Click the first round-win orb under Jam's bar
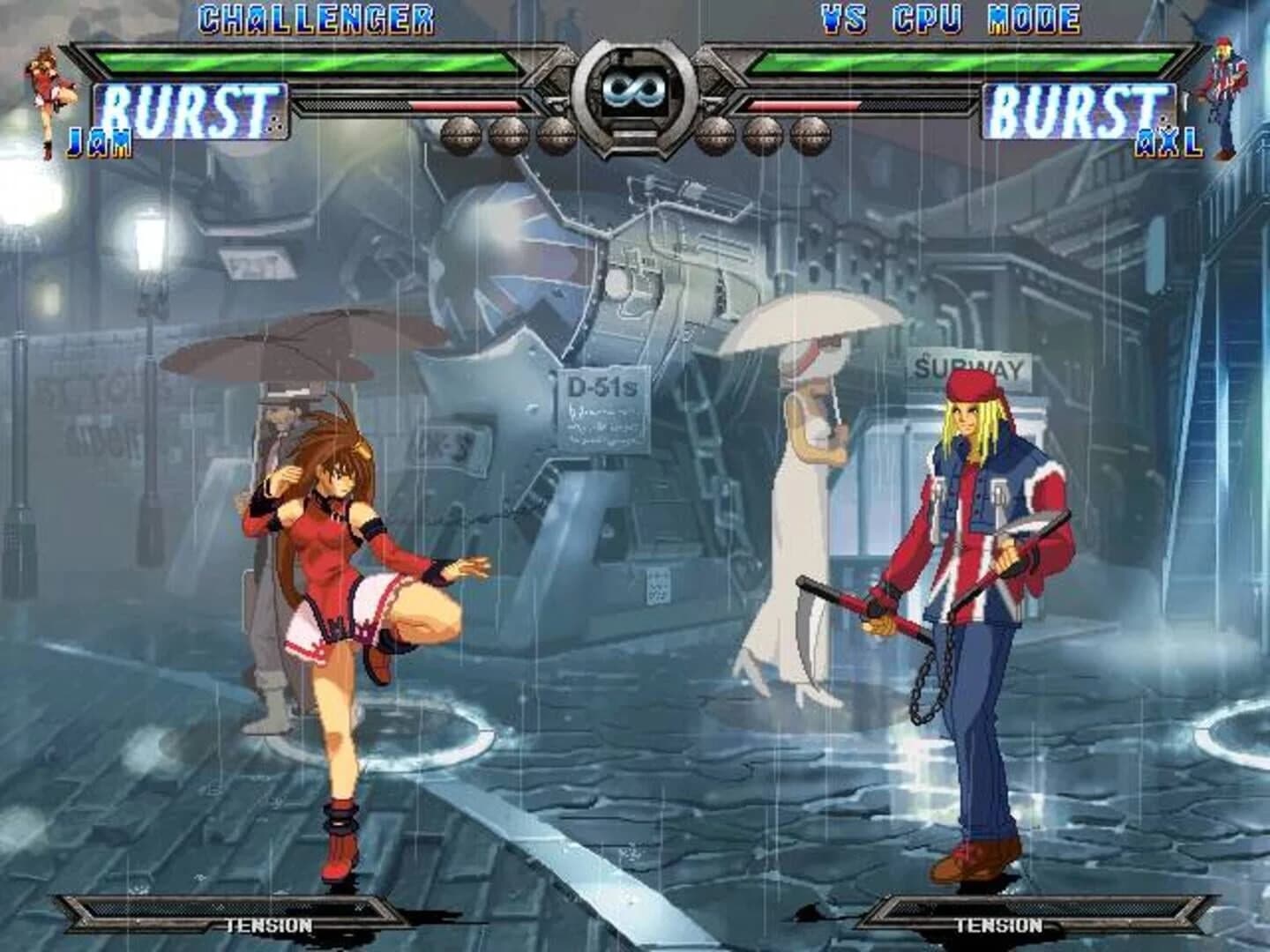Viewport: 1270px width, 952px height. [x=459, y=132]
